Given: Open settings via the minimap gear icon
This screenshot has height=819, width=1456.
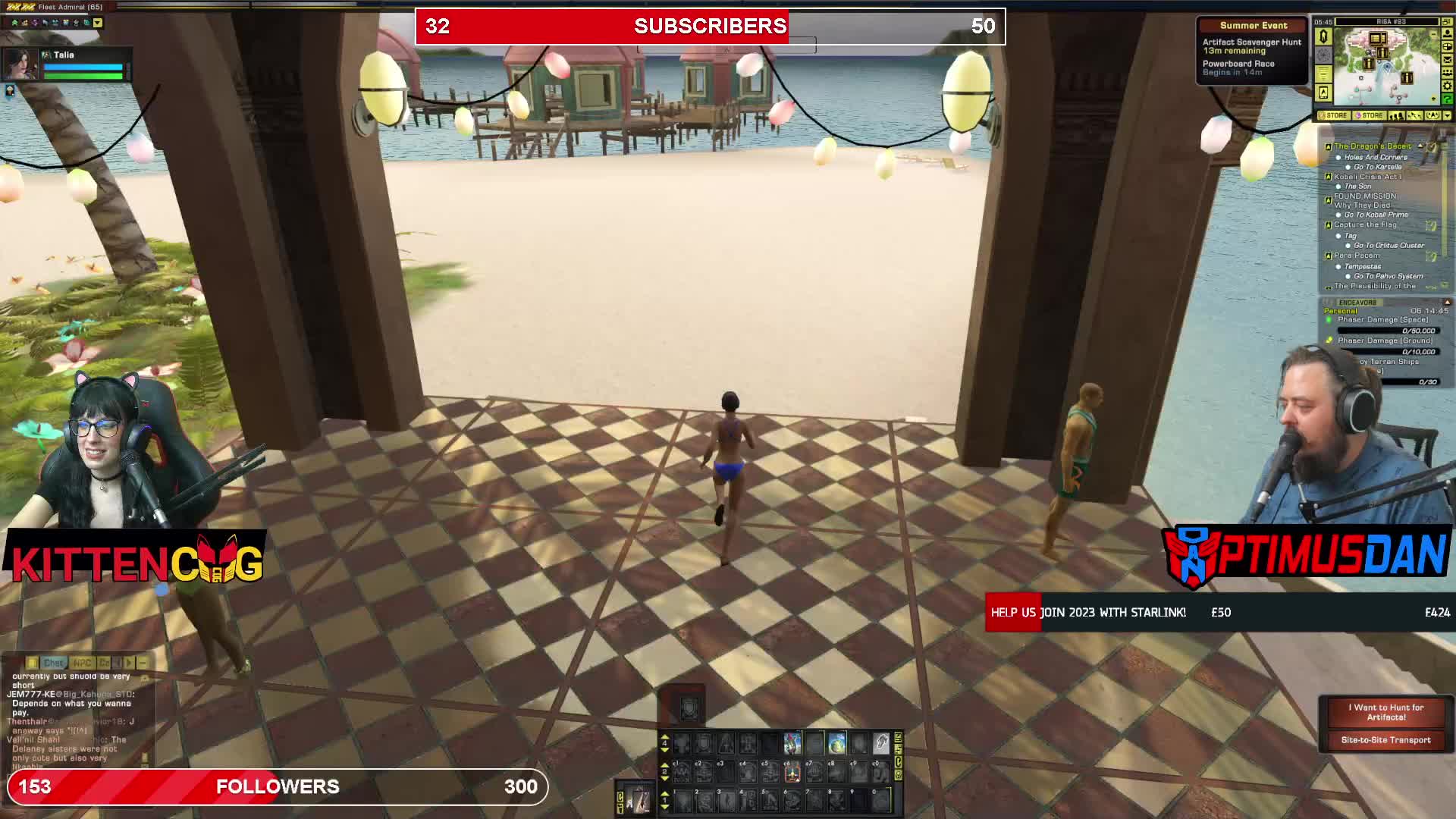Looking at the screenshot, I should coord(1448,86).
